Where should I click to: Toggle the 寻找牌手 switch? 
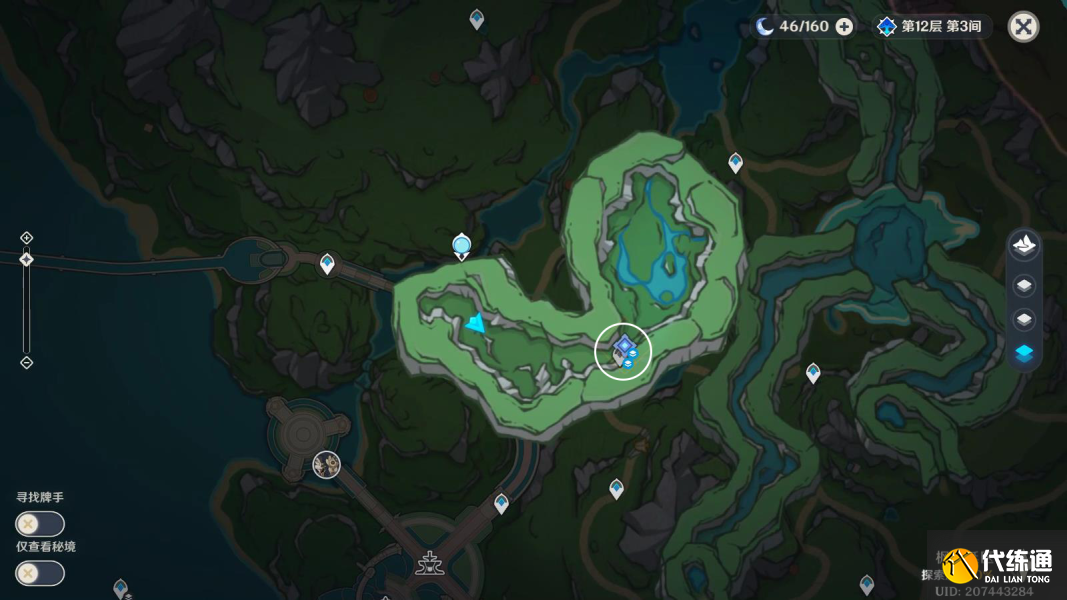(40, 524)
